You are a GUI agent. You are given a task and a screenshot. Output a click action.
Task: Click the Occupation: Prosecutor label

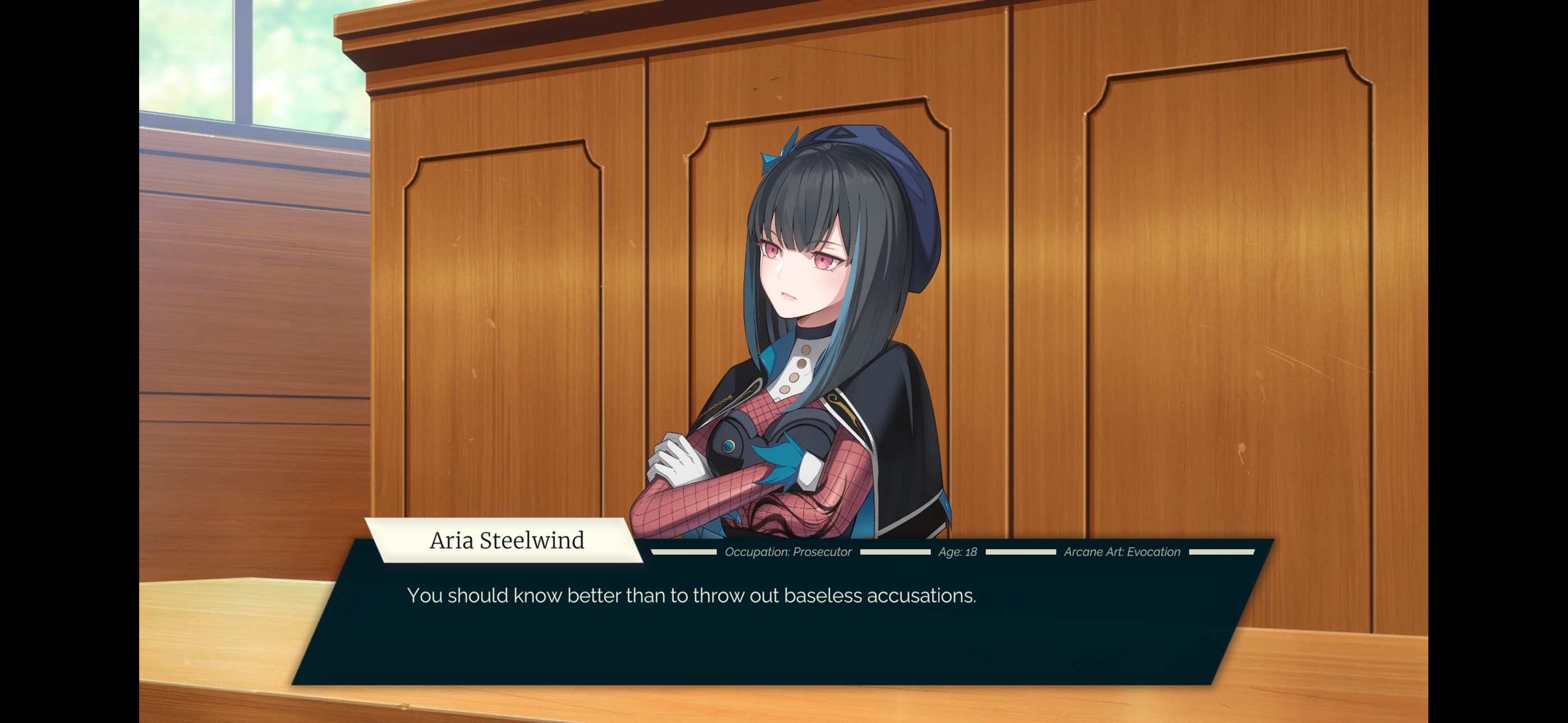788,553
